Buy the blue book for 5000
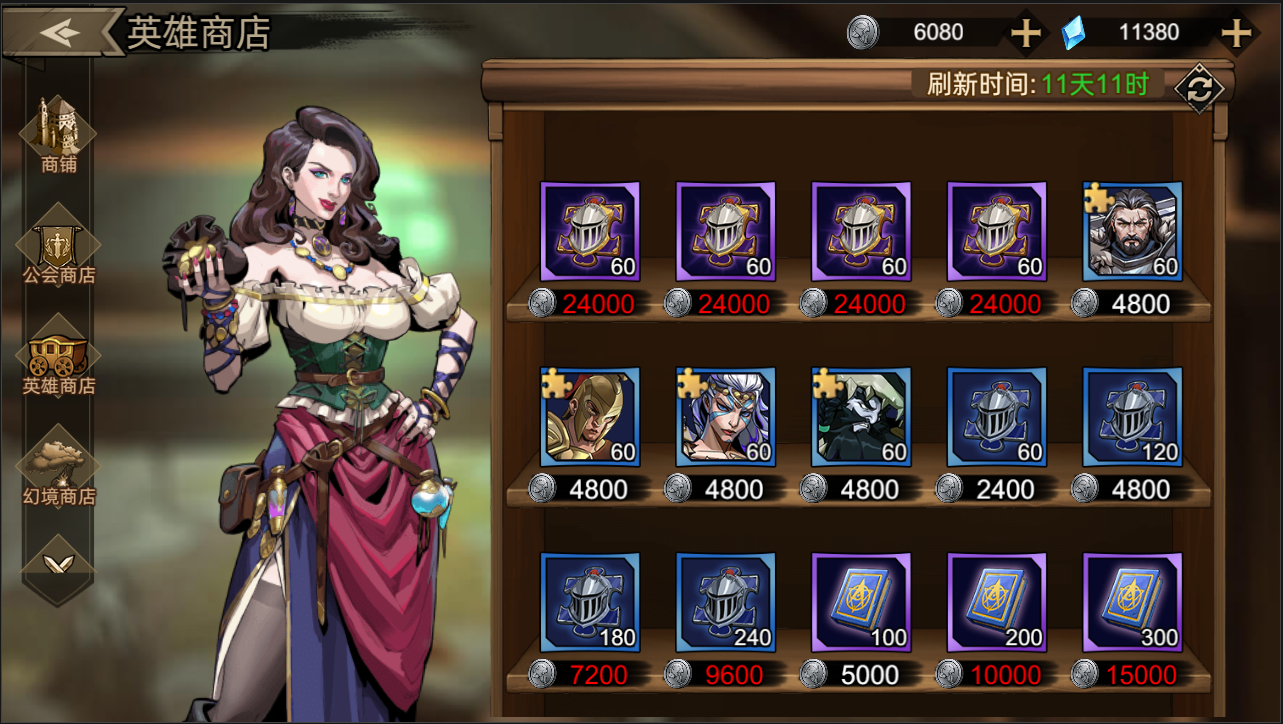The width and height of the screenshot is (1283, 724). [x=861, y=602]
